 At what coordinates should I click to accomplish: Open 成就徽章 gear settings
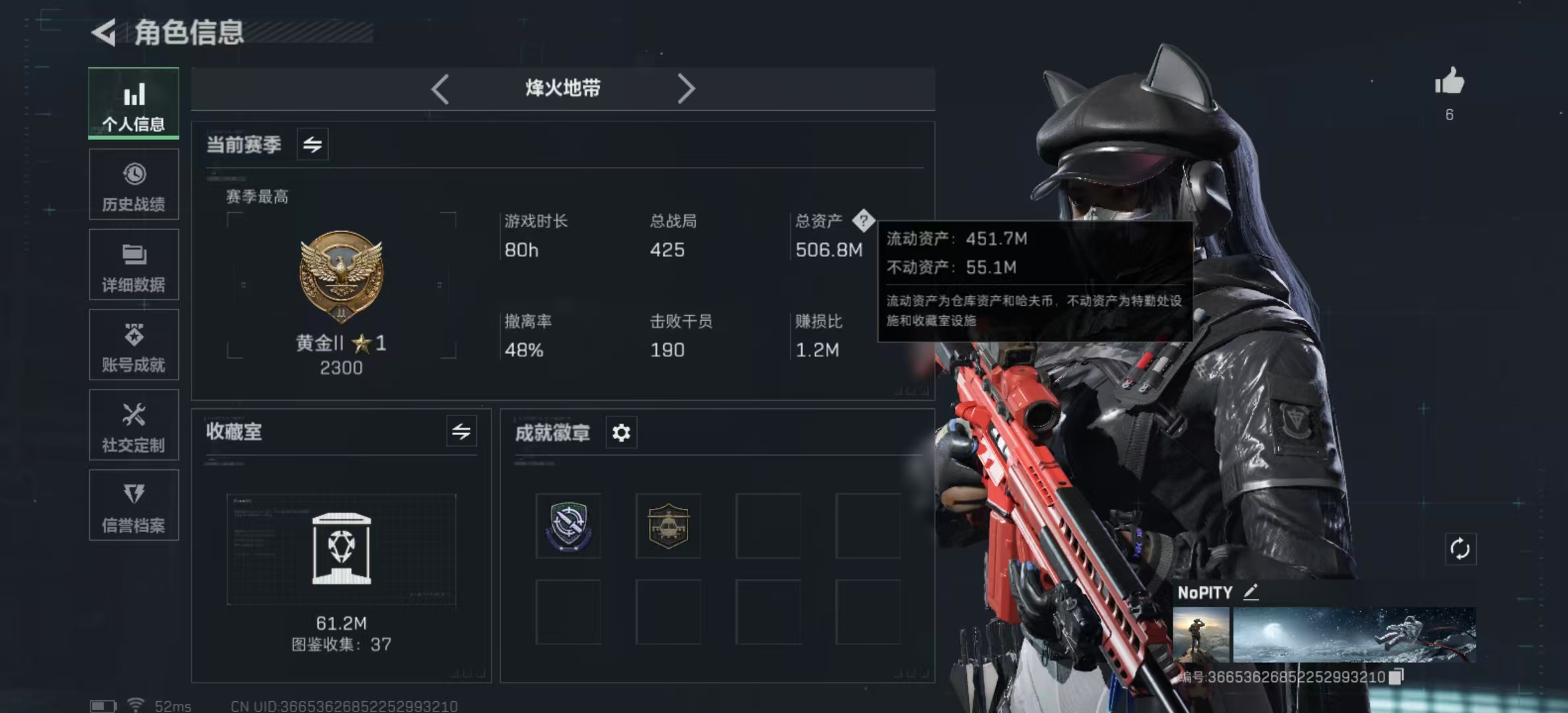tap(621, 432)
